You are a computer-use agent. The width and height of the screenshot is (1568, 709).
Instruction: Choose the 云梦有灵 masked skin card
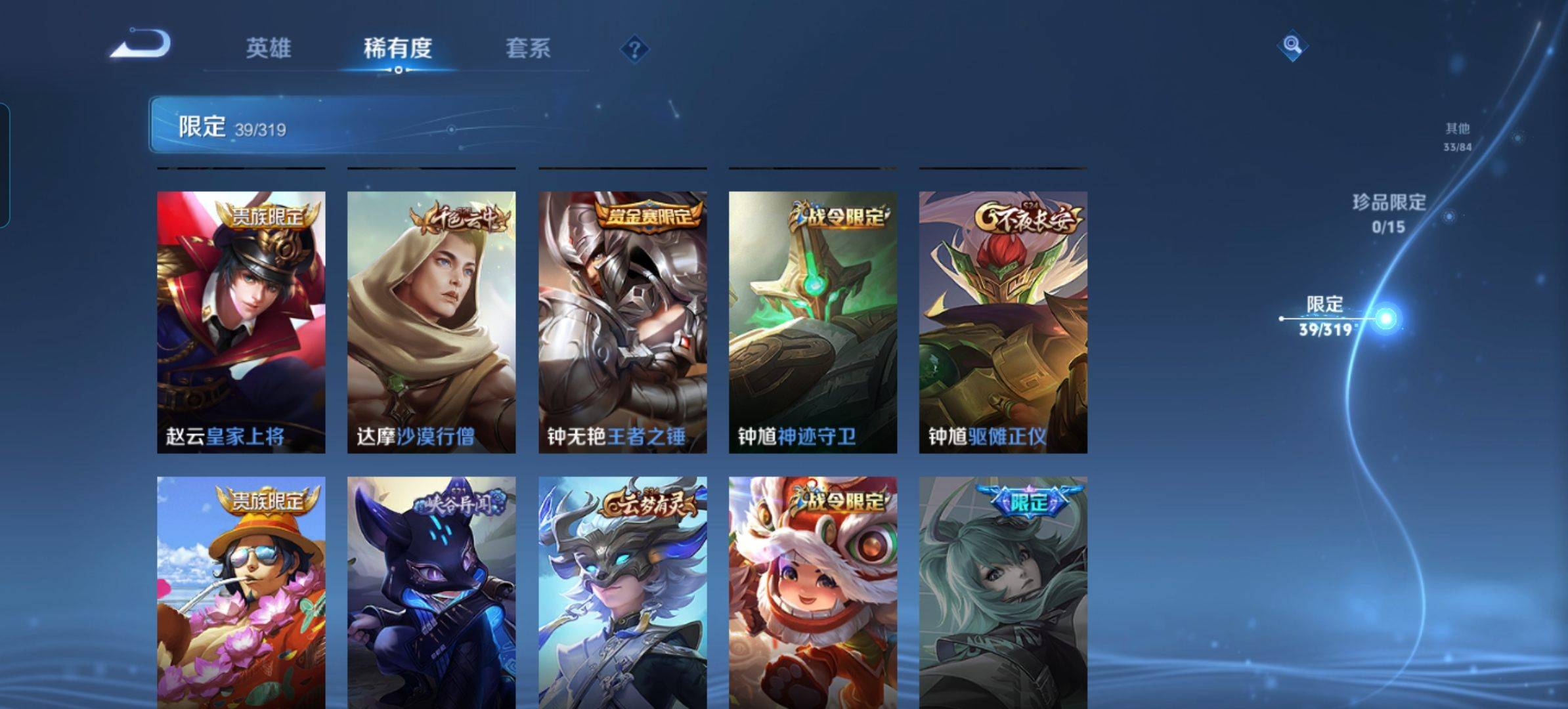(622, 592)
